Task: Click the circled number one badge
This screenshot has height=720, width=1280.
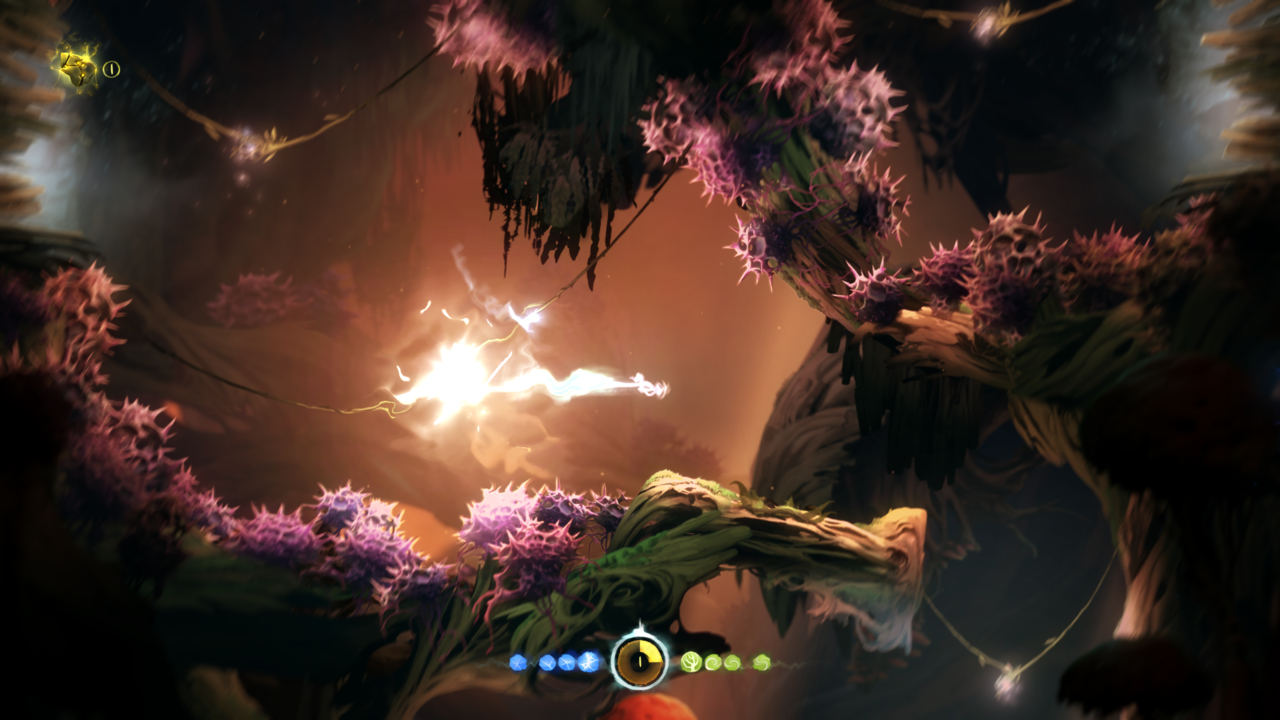Action: click(111, 68)
